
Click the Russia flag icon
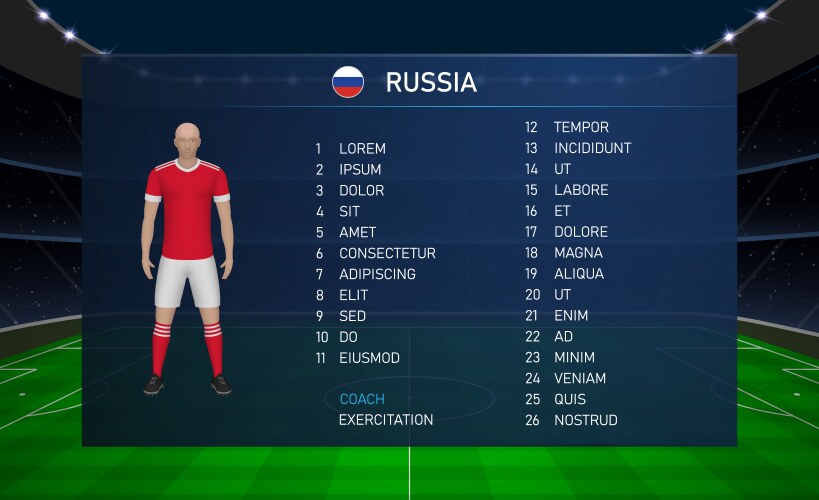point(348,82)
